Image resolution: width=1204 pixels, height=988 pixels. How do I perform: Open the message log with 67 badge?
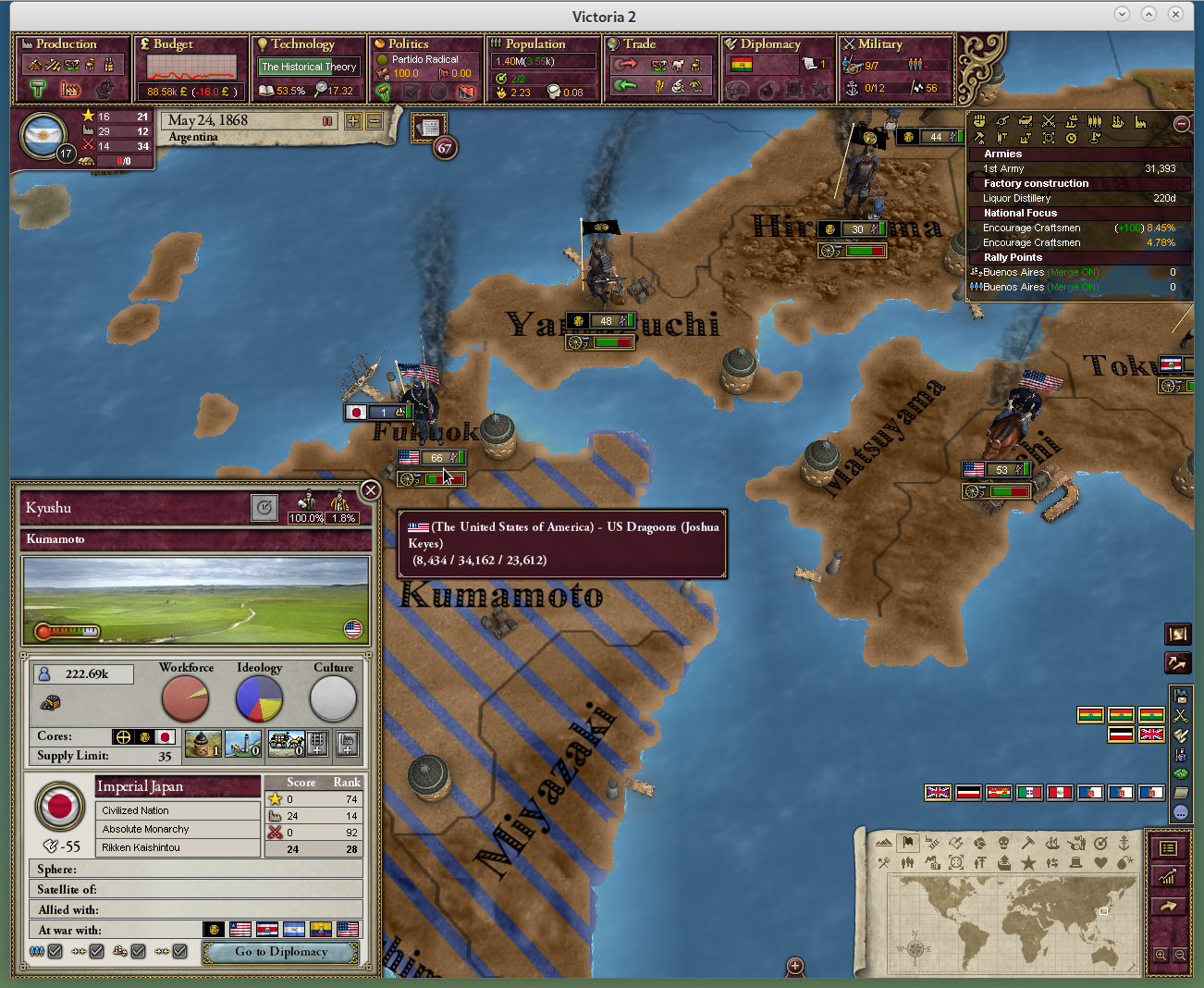click(x=430, y=130)
